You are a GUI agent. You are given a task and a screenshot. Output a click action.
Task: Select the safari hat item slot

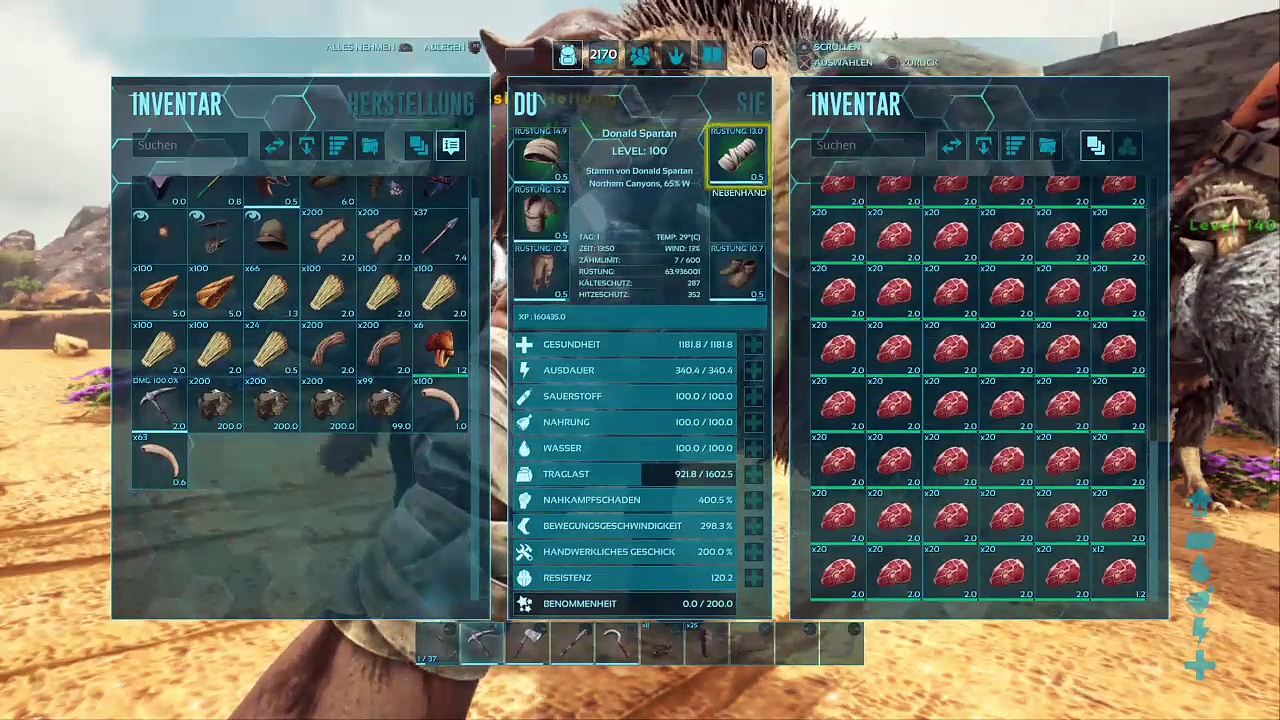[272, 236]
